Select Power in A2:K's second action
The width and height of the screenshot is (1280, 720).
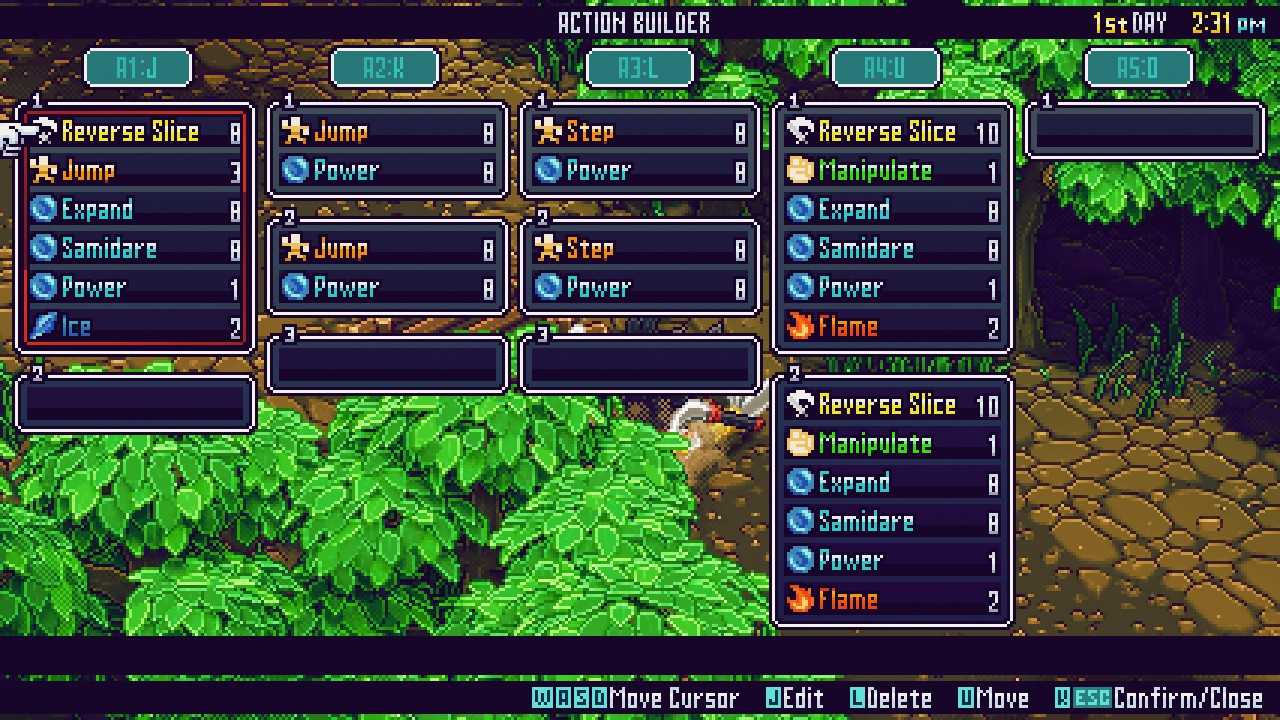[388, 288]
